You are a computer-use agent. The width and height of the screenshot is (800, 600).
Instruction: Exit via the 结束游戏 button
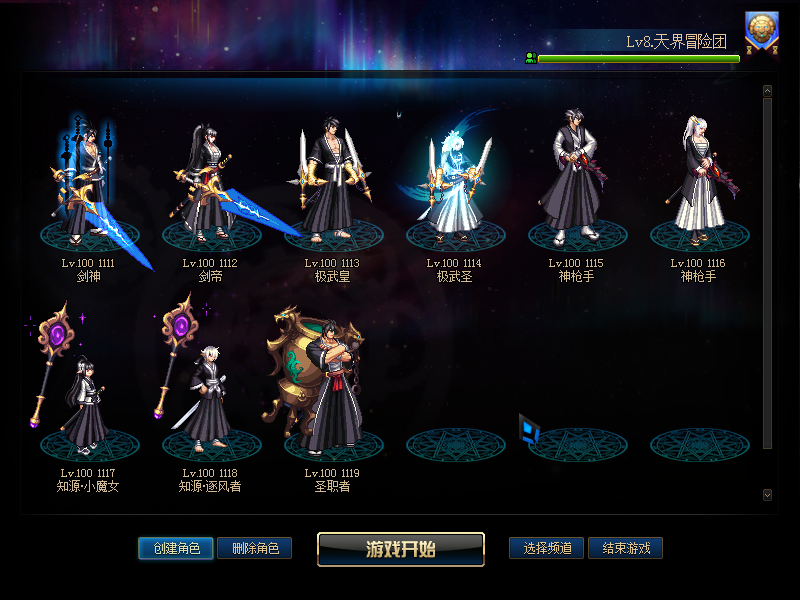625,548
